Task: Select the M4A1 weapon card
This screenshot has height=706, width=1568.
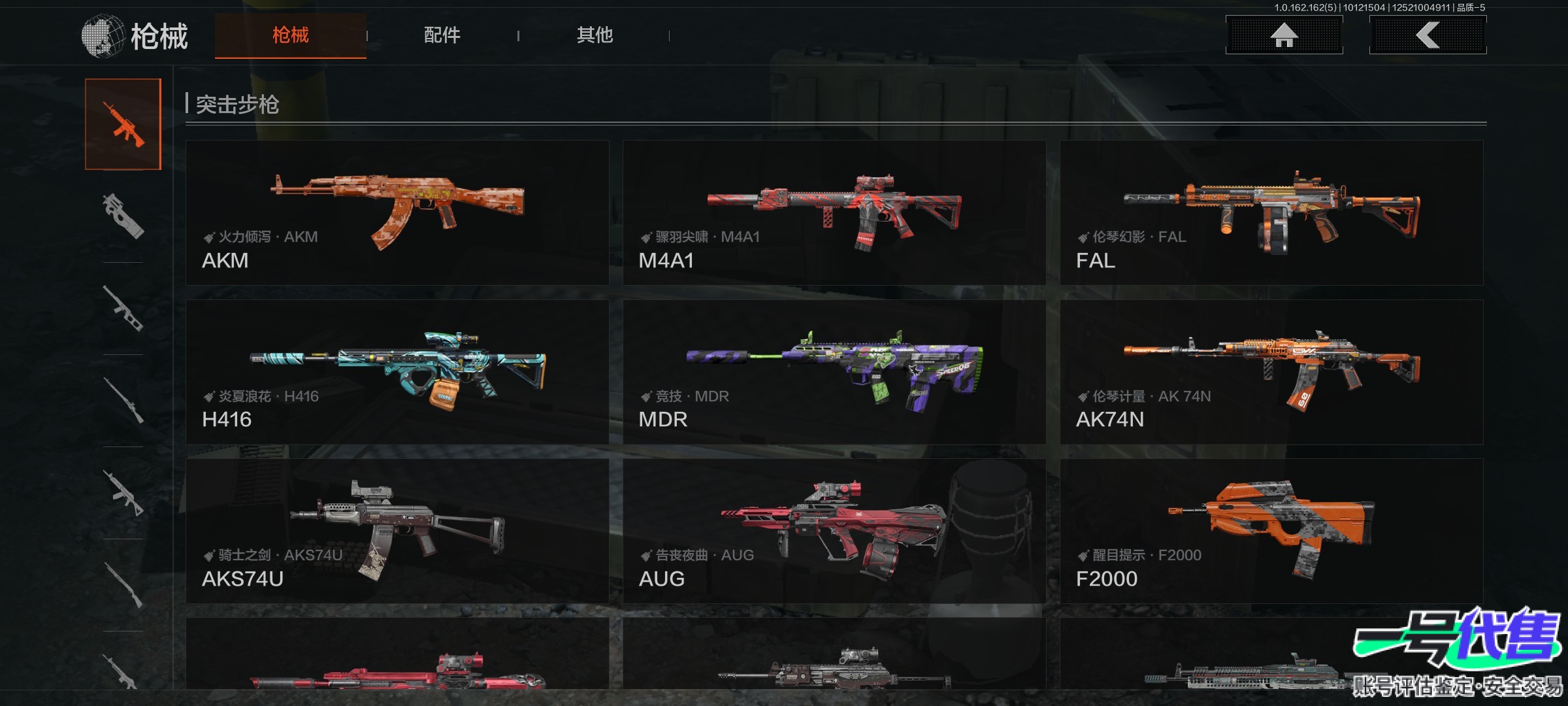Action: [834, 212]
